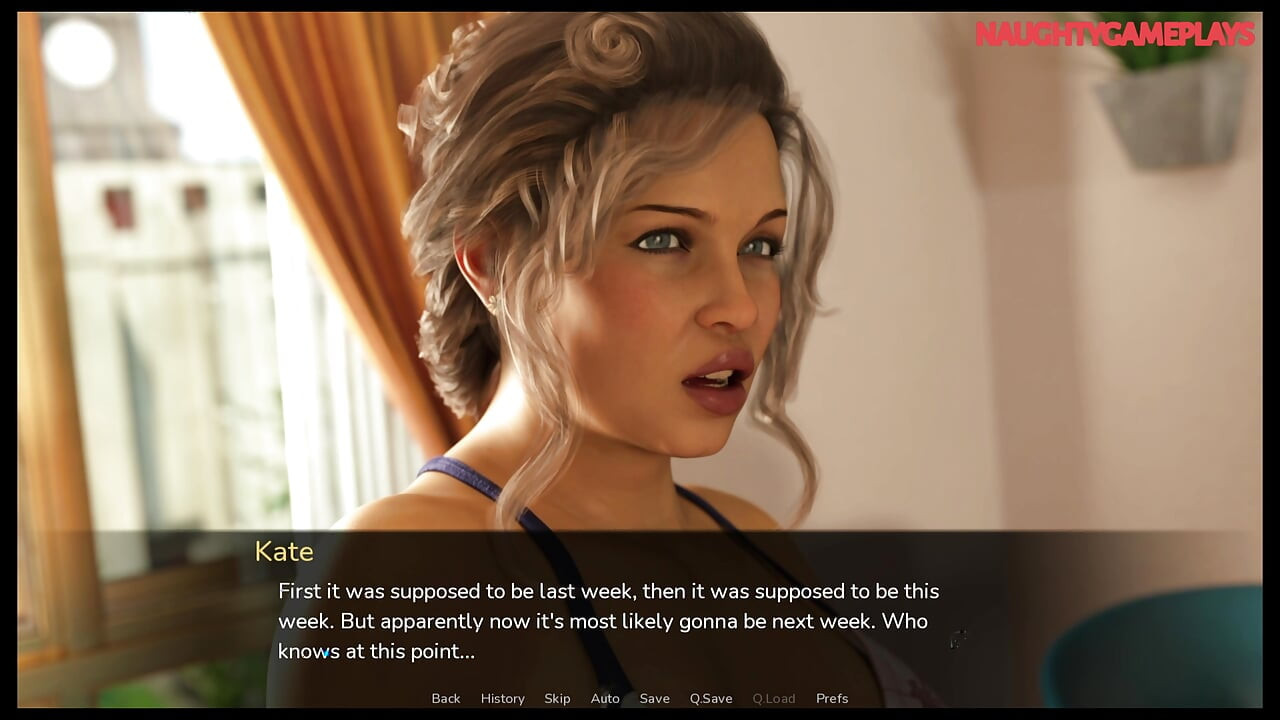Open the Prefs settings screen
The image size is (1280, 720).
pyautogui.click(x=832, y=698)
